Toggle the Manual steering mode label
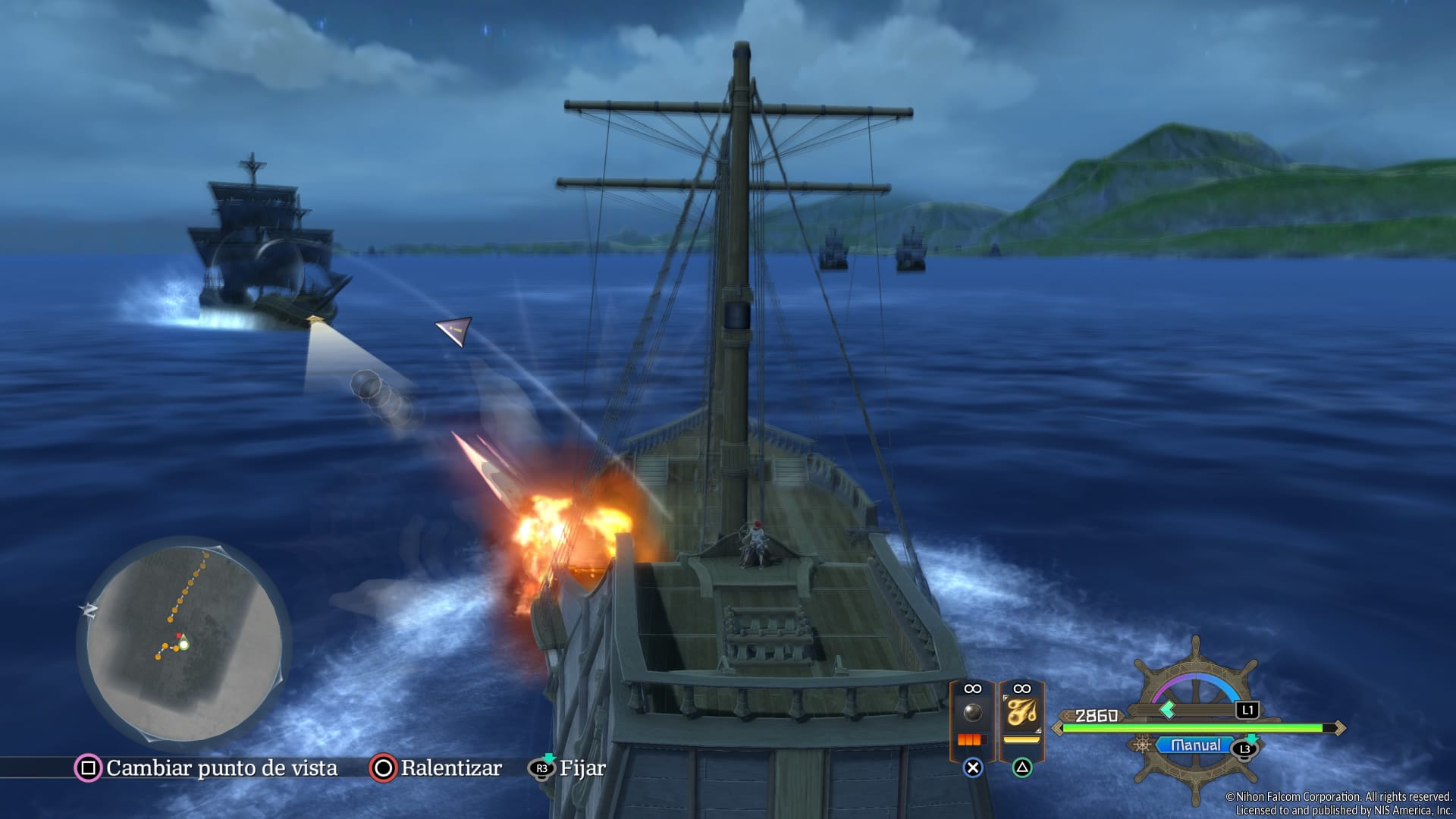Image resolution: width=1456 pixels, height=819 pixels. pos(1195,745)
